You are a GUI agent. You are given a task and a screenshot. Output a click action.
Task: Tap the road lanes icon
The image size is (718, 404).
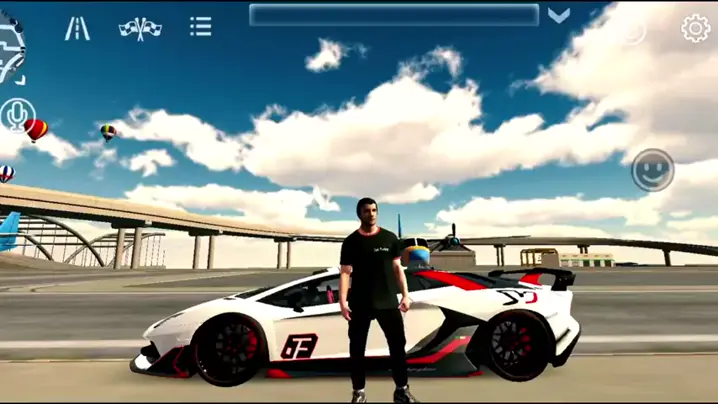click(77, 28)
